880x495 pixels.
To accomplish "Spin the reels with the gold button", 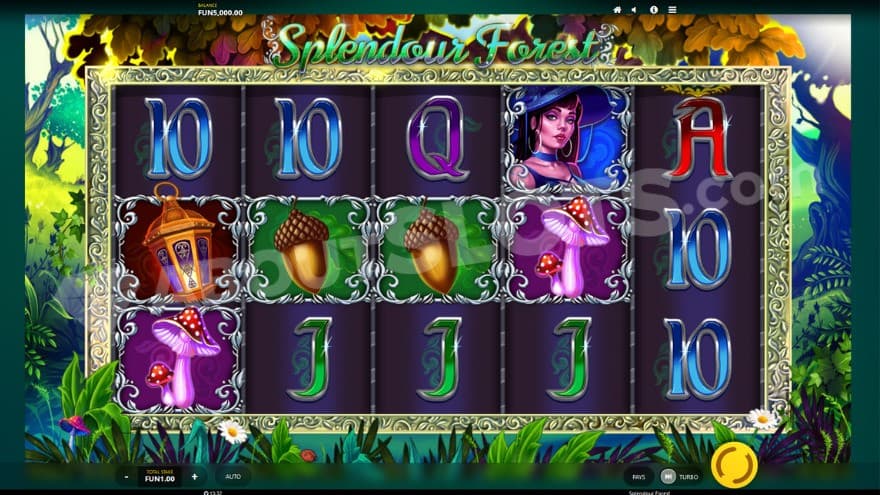I will tap(733, 465).
